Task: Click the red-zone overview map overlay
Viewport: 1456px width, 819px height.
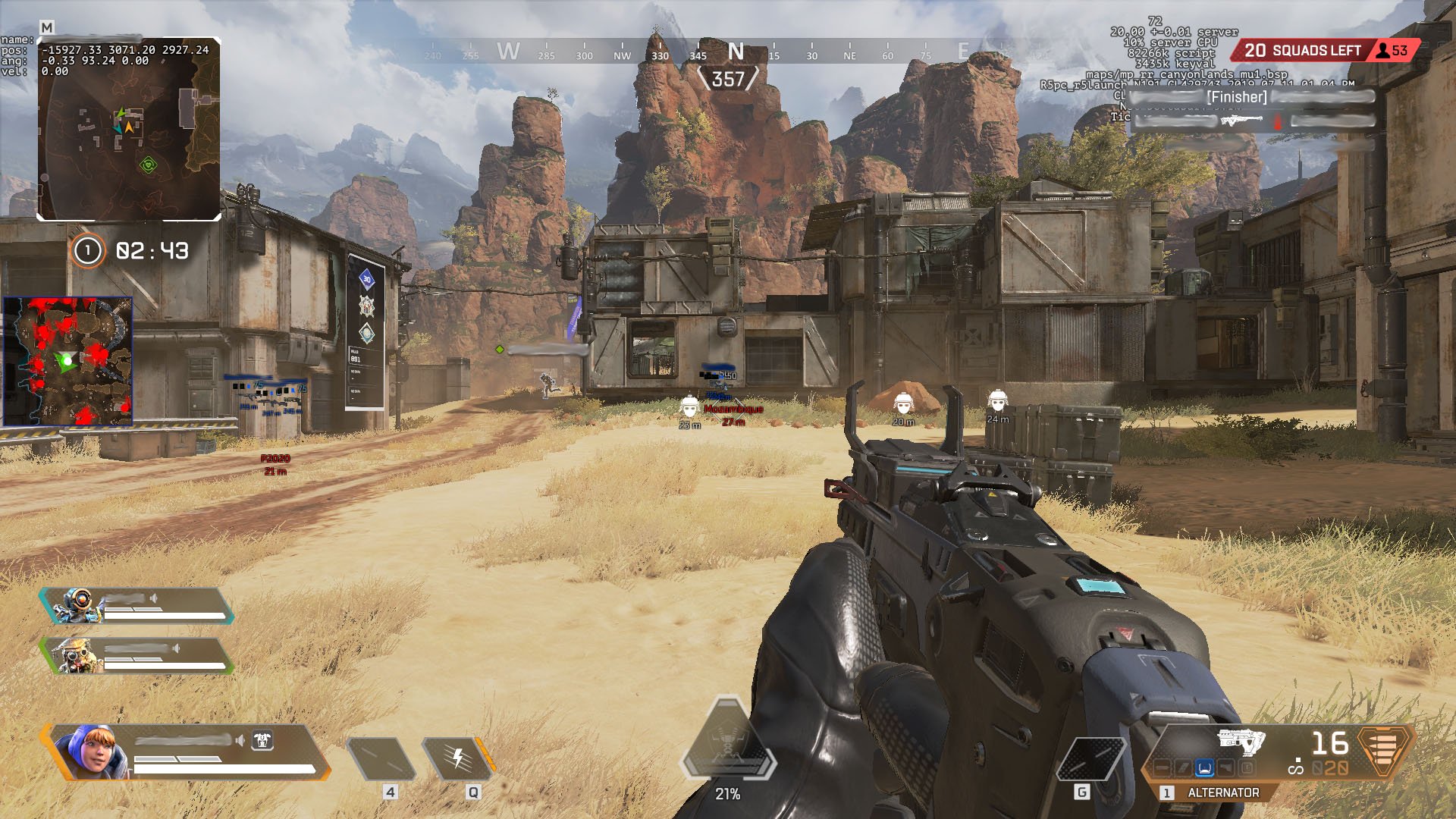Action: click(x=68, y=361)
